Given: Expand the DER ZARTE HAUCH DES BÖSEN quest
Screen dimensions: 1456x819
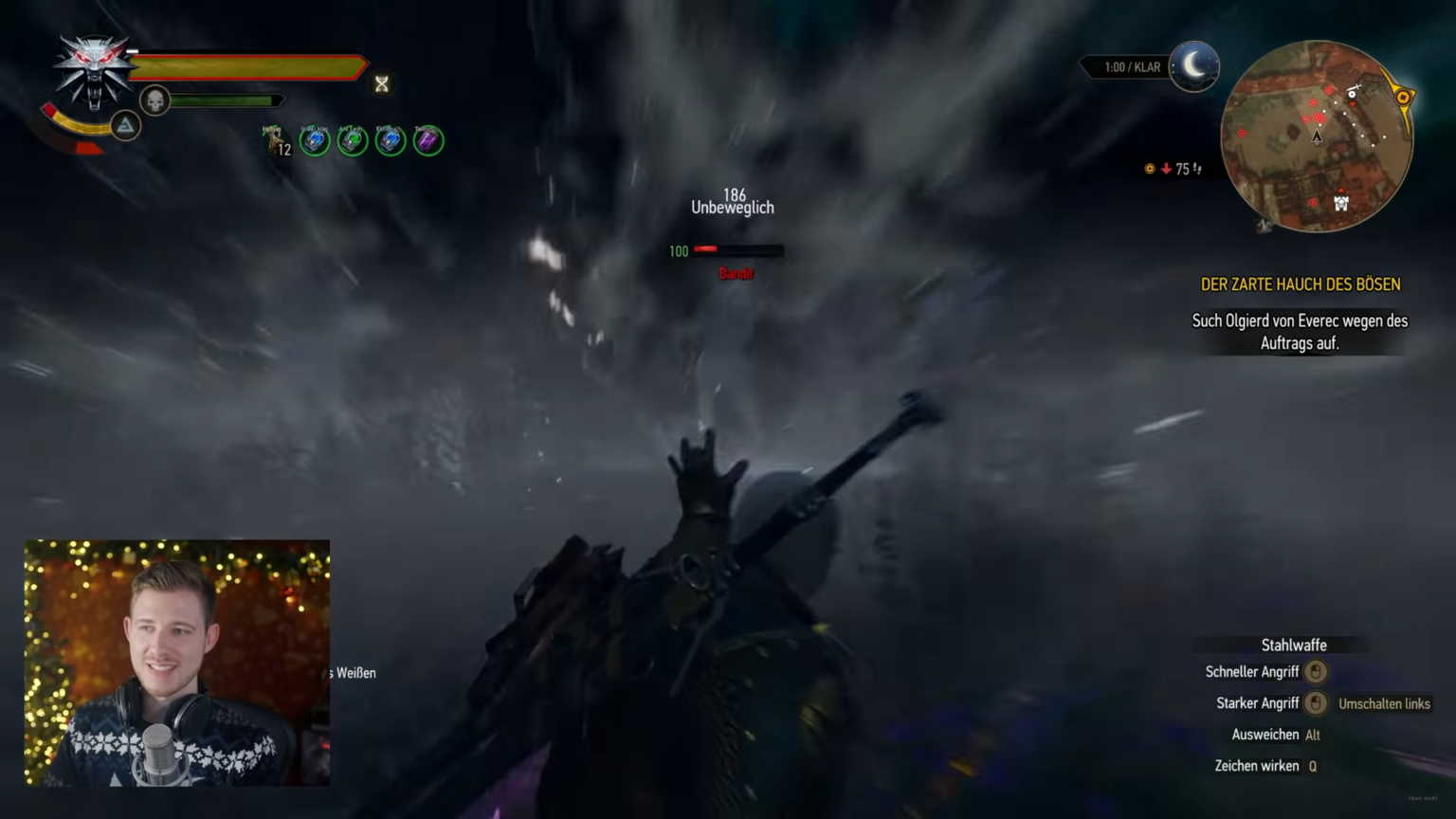Looking at the screenshot, I should pyautogui.click(x=1300, y=283).
